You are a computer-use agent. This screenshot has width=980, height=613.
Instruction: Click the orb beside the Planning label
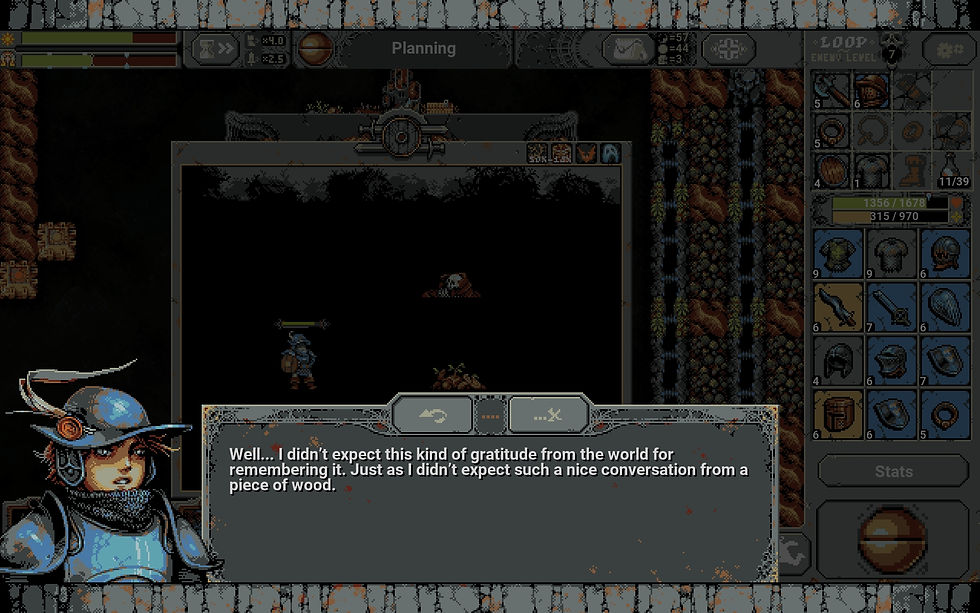click(315, 48)
